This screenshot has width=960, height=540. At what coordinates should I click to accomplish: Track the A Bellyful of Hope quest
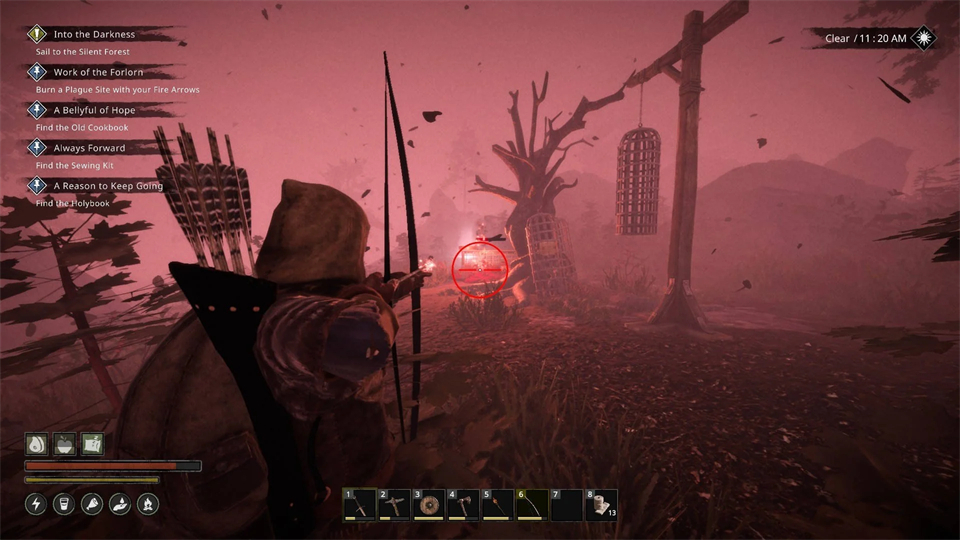94,110
